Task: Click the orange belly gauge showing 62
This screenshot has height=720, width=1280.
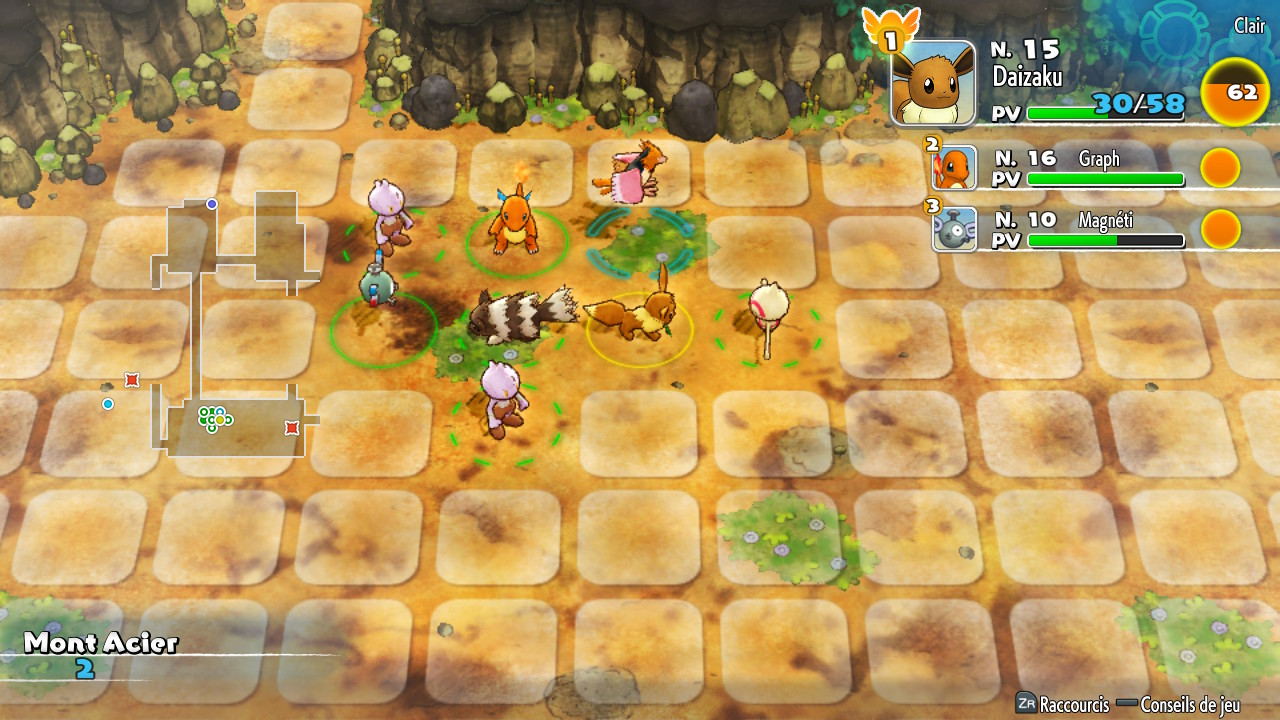Action: (1240, 93)
